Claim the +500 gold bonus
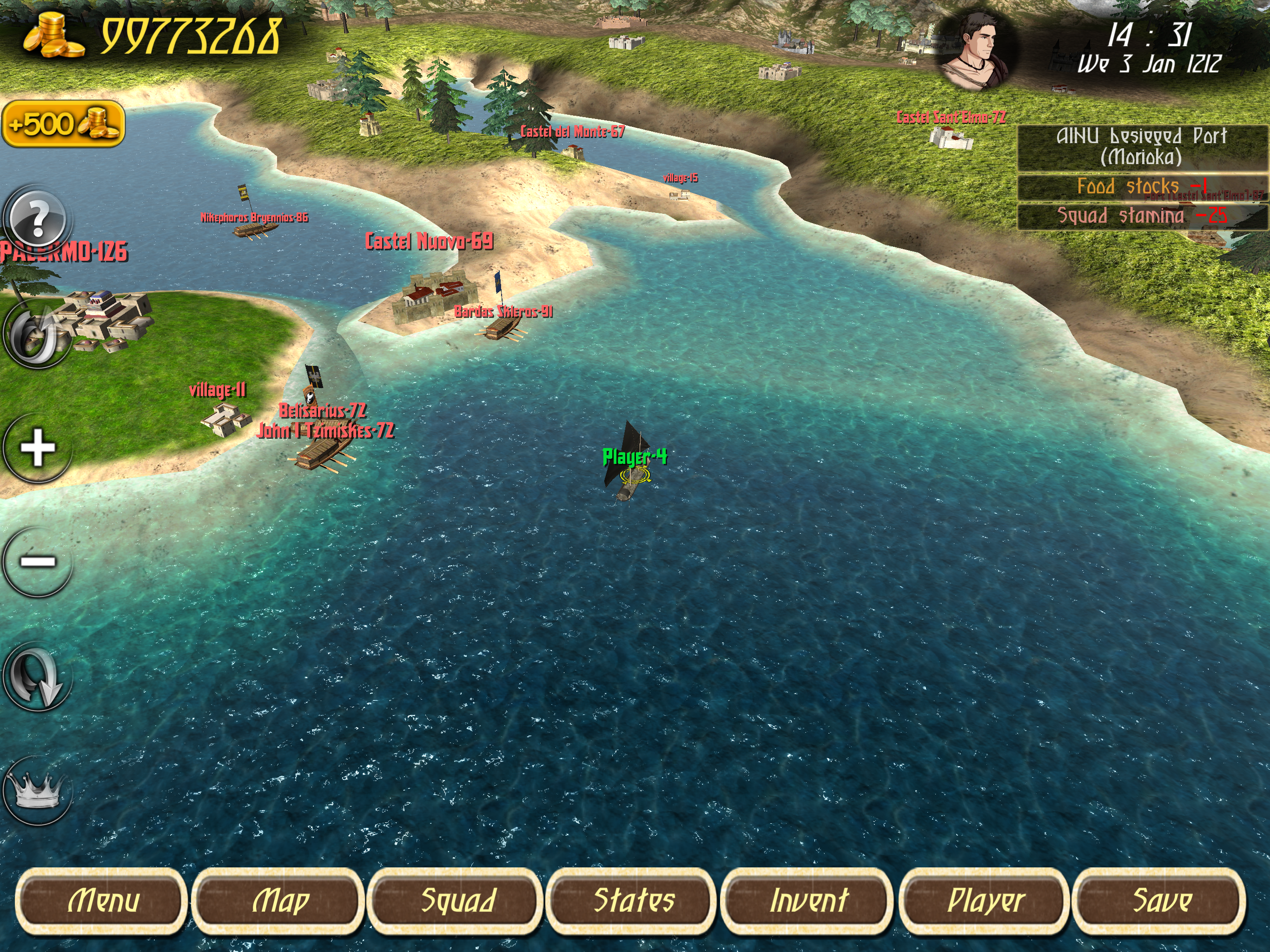Screen dimensions: 1270x952 coord(63,124)
